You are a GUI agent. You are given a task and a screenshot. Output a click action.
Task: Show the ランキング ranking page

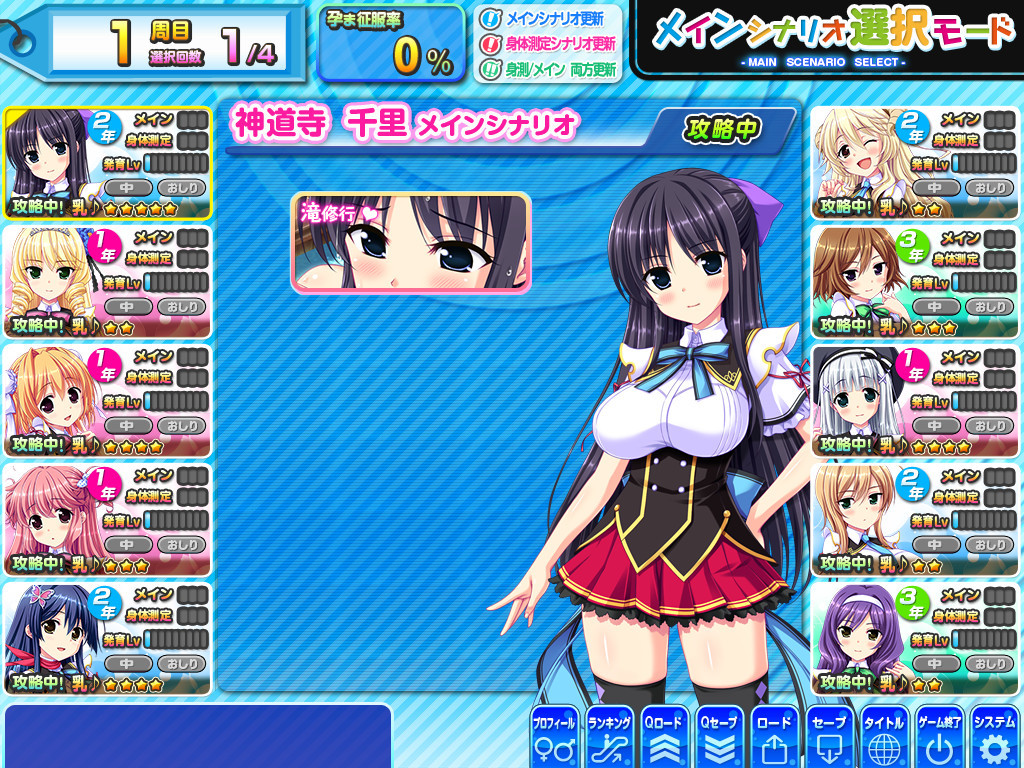pyautogui.click(x=609, y=737)
